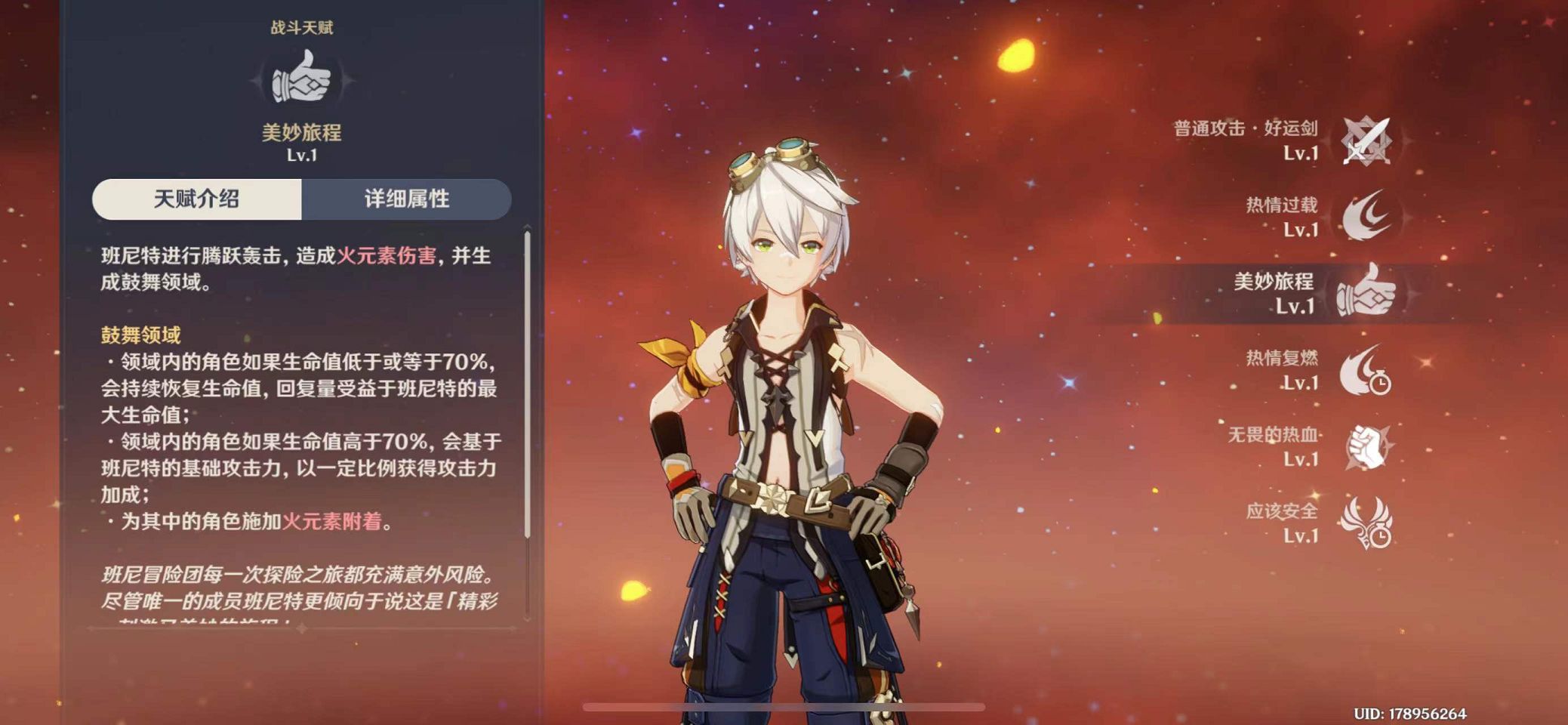This screenshot has width=1568, height=725.
Task: Select the 普通攻击·好运剑 talent
Action: point(1366,140)
